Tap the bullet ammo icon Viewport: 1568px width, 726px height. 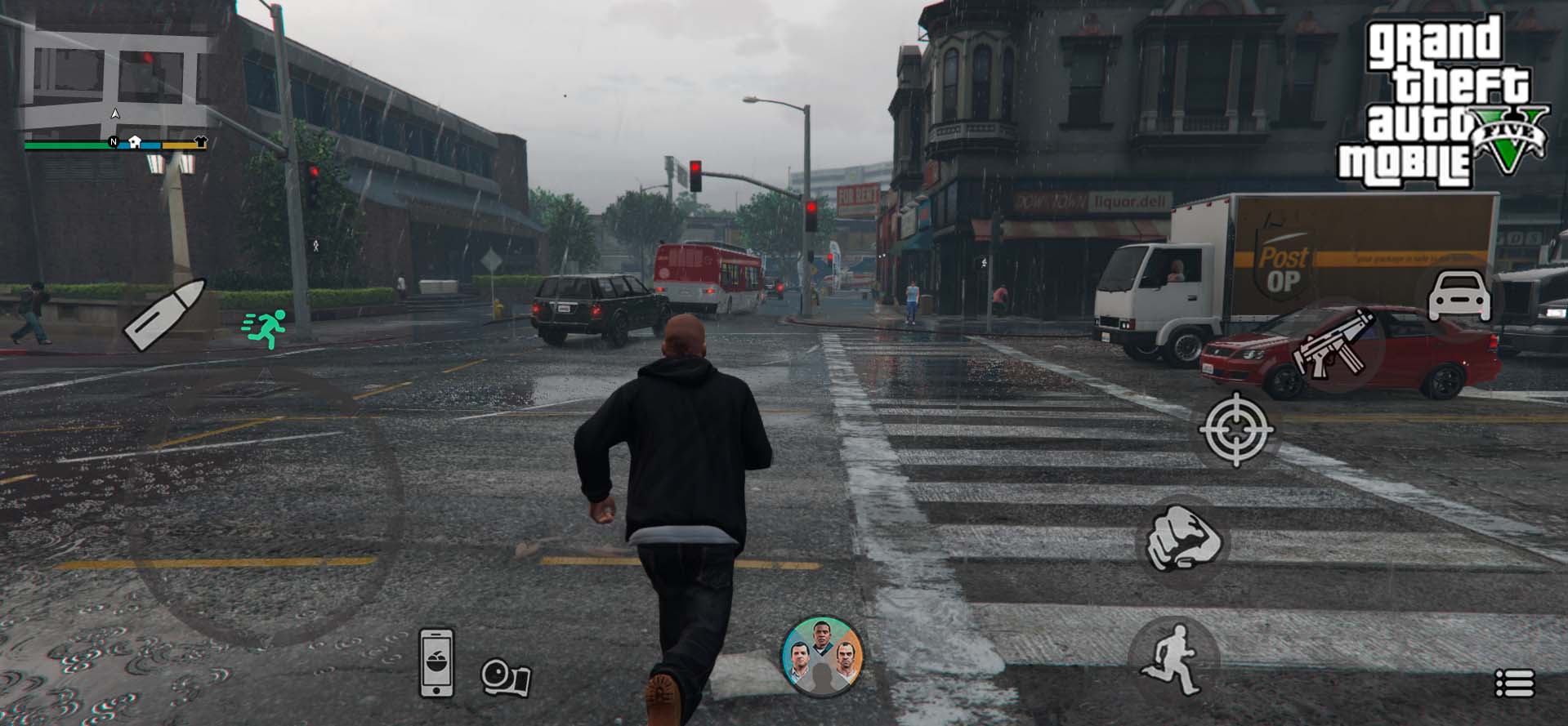[x=163, y=314]
